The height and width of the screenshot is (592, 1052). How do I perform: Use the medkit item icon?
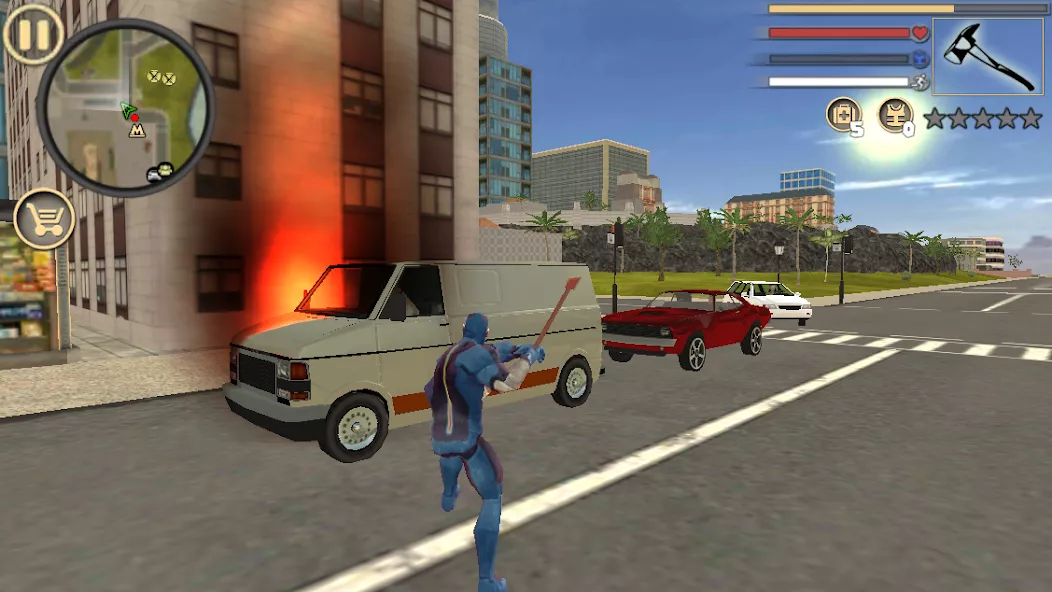[843, 115]
